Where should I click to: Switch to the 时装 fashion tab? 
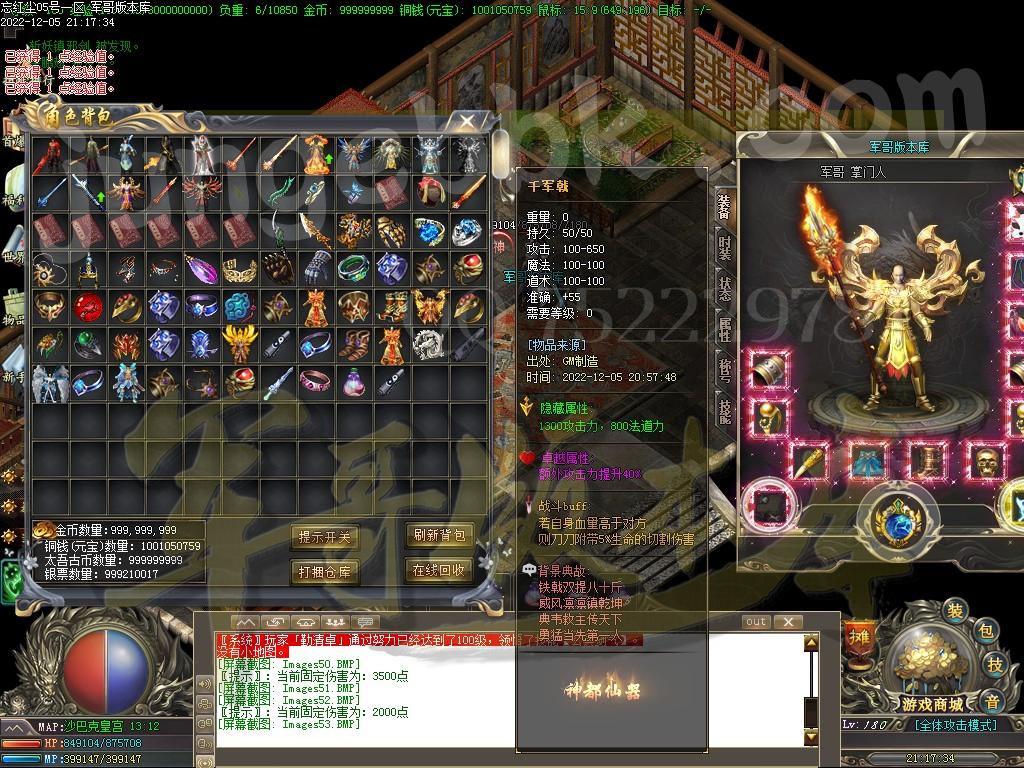tap(724, 247)
